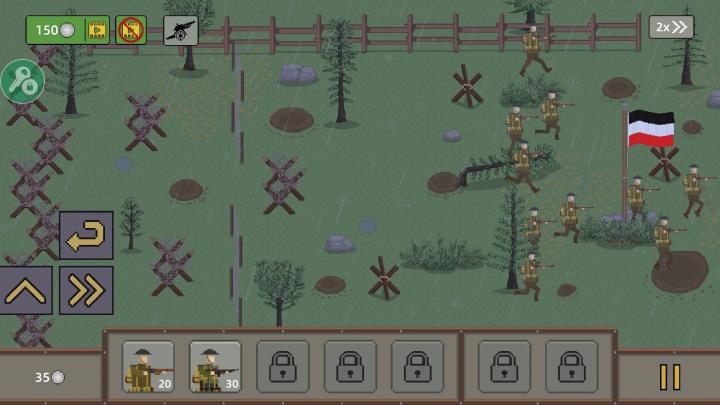Select the machine gun support icon
Viewport: 720px width, 405px height.
(181, 30)
